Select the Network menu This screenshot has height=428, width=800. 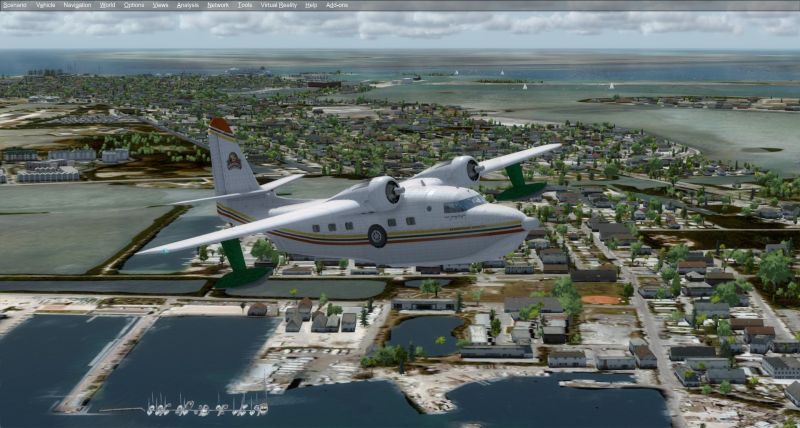(x=218, y=5)
